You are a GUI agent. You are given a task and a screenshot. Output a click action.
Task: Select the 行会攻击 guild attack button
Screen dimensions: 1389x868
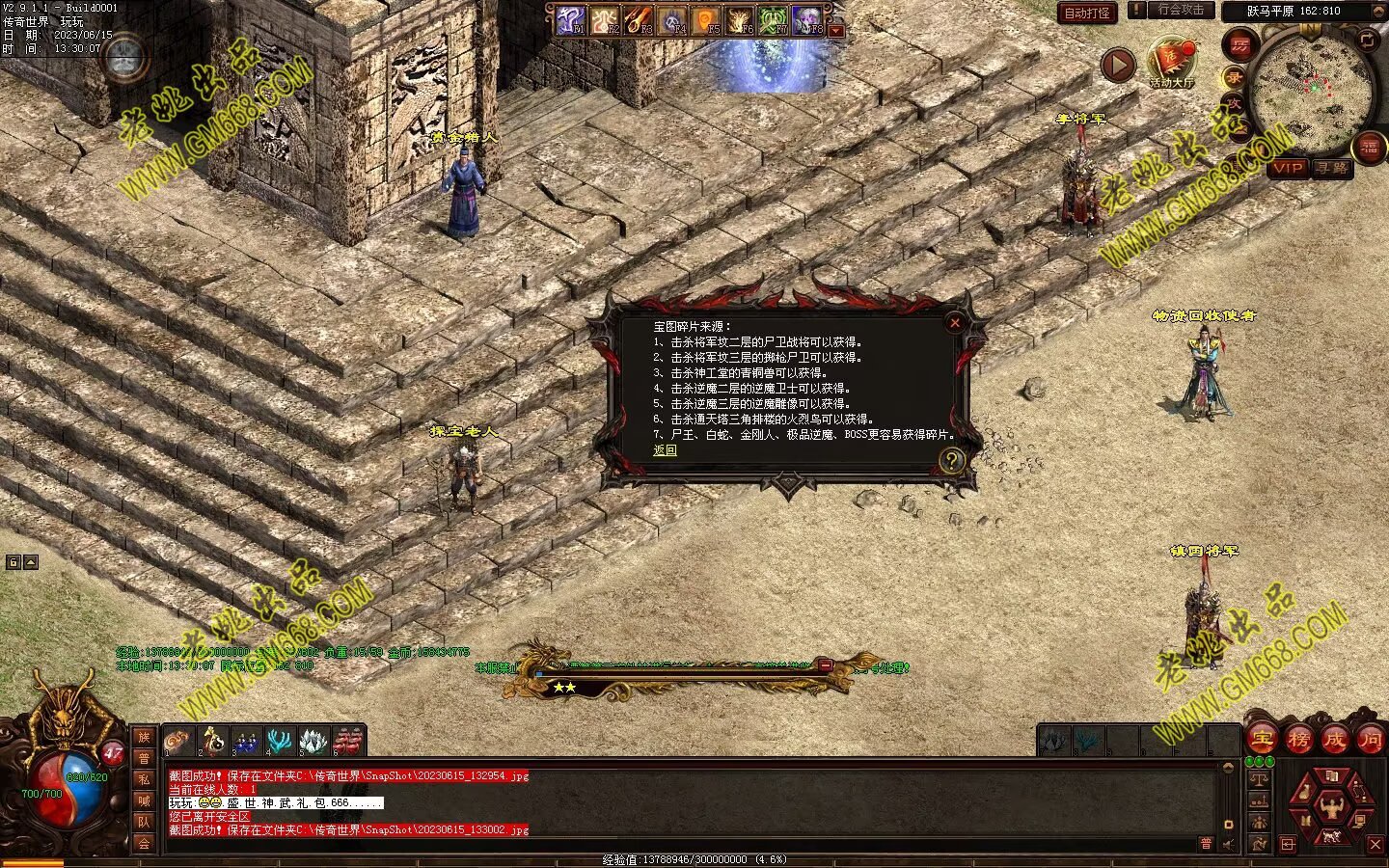pyautogui.click(x=1180, y=10)
